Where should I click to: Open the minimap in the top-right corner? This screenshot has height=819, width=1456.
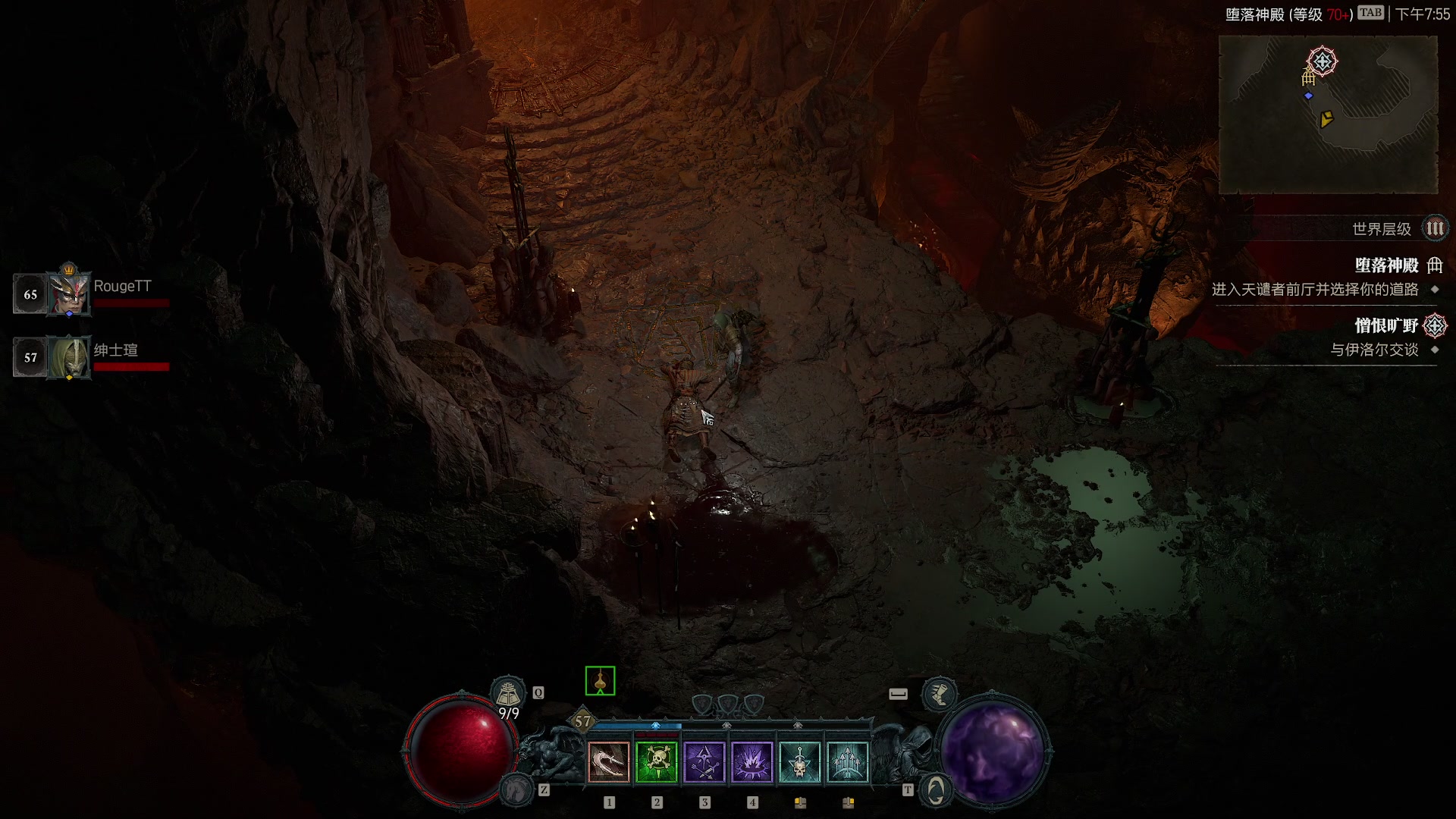click(1328, 115)
